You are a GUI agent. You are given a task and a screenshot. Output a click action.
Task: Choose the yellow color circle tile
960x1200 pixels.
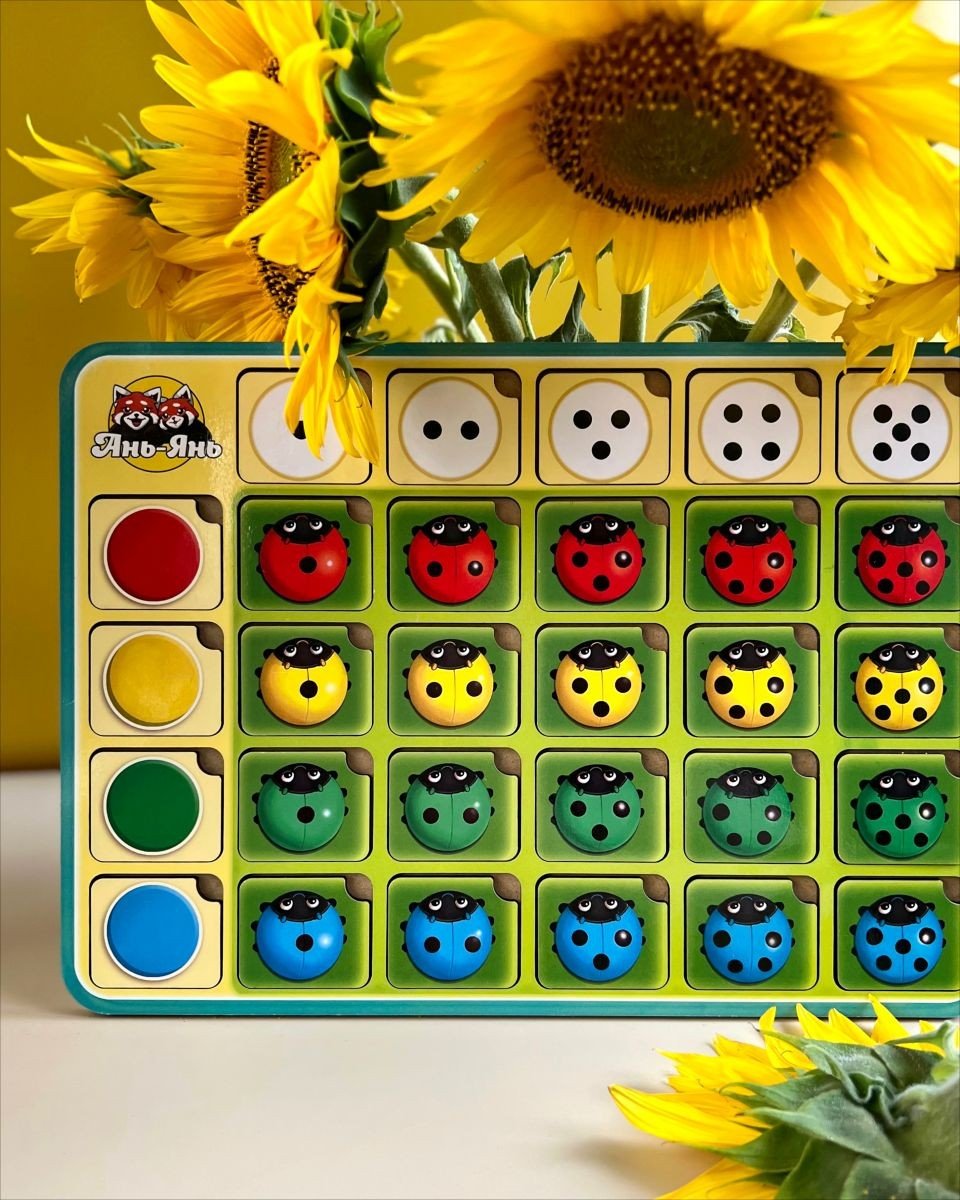point(153,680)
